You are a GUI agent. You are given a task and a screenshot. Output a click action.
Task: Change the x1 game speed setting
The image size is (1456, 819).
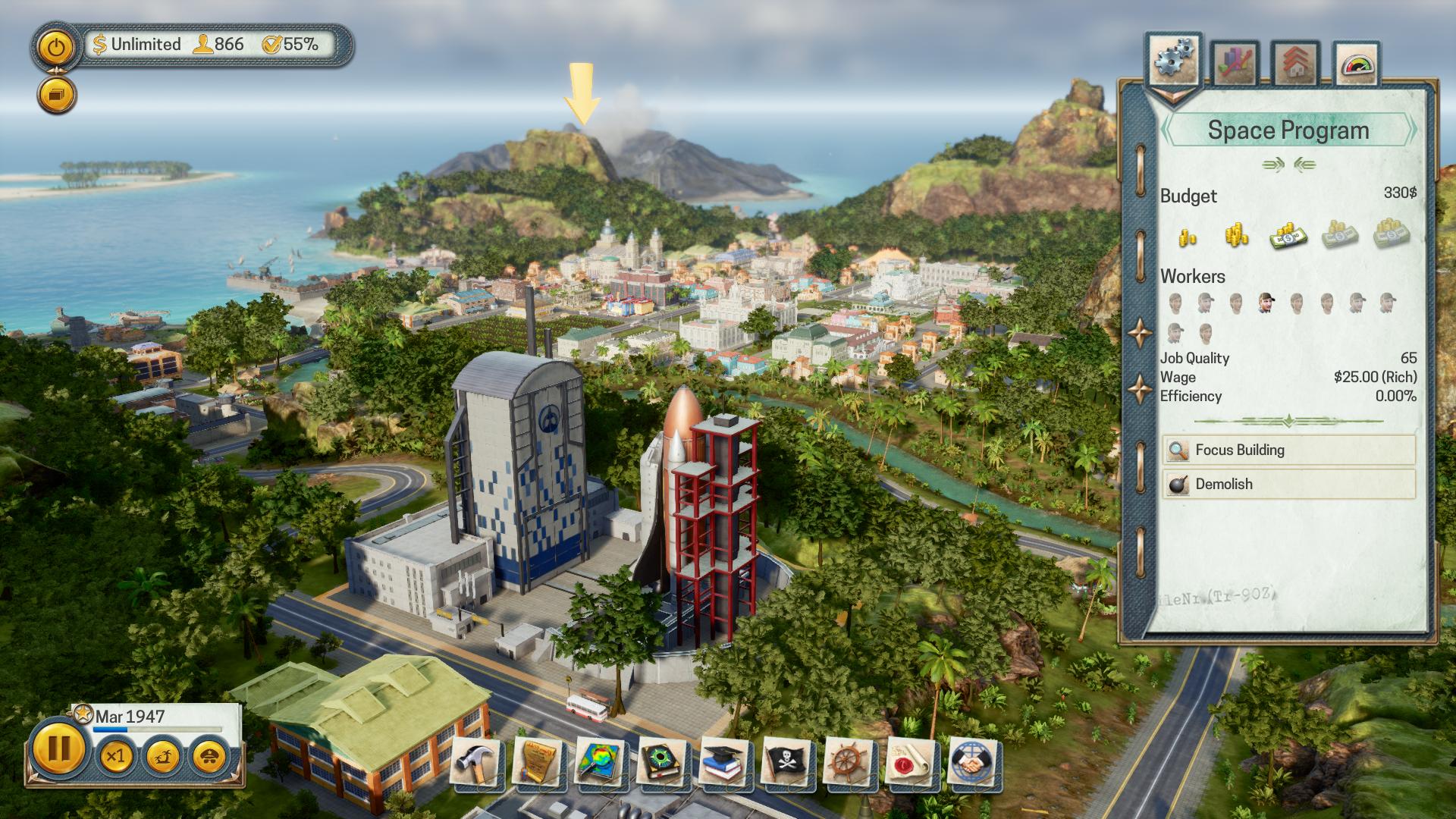tap(116, 756)
